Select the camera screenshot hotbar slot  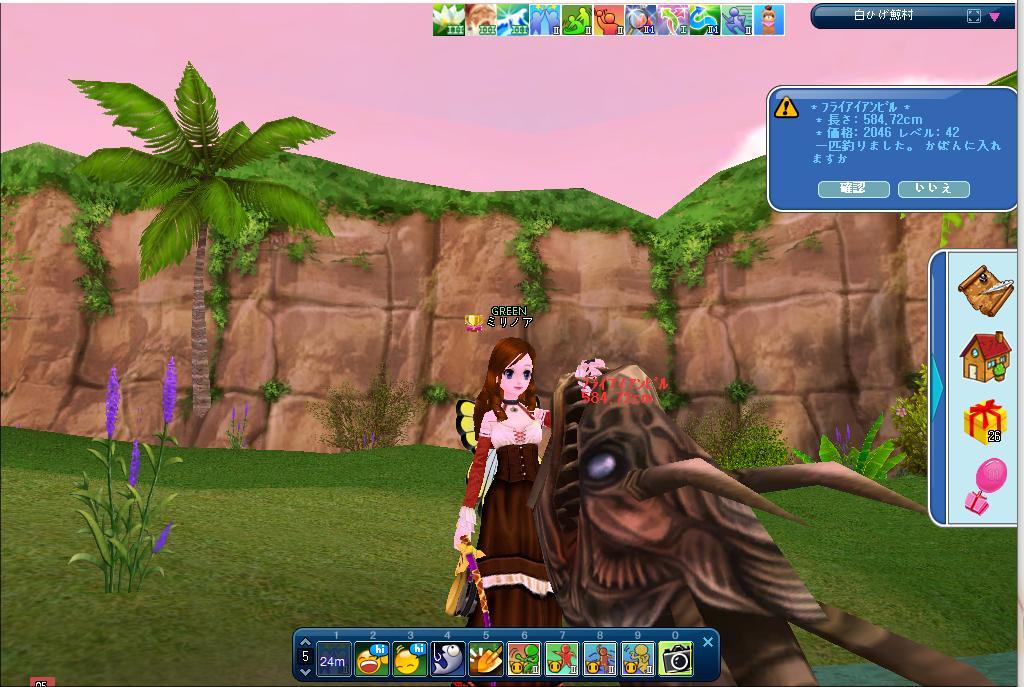pos(676,659)
